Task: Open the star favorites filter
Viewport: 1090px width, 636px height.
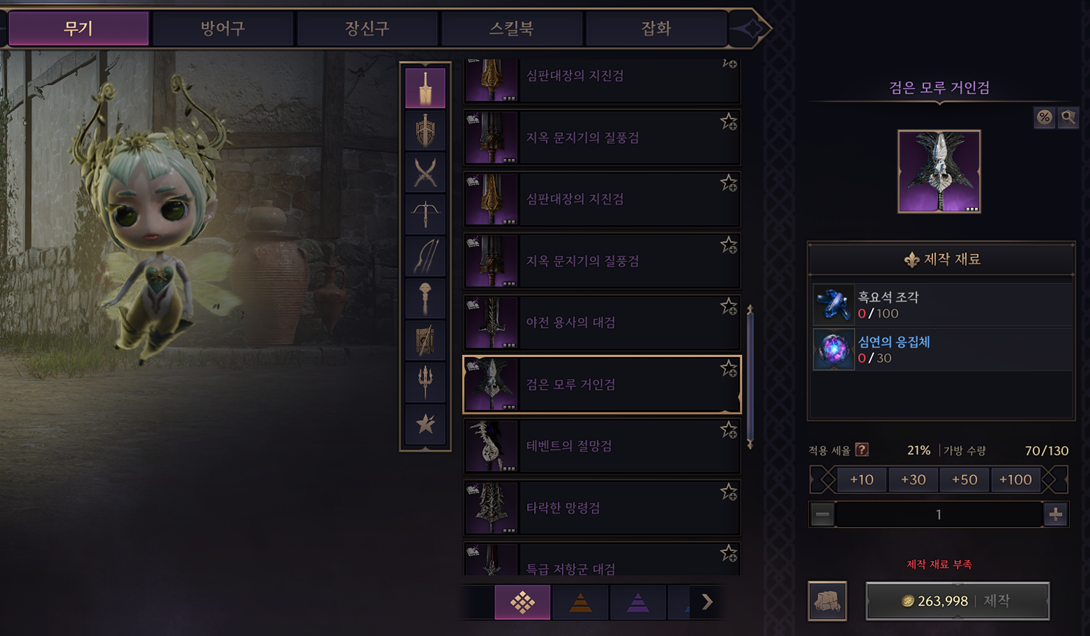Action: click(426, 424)
